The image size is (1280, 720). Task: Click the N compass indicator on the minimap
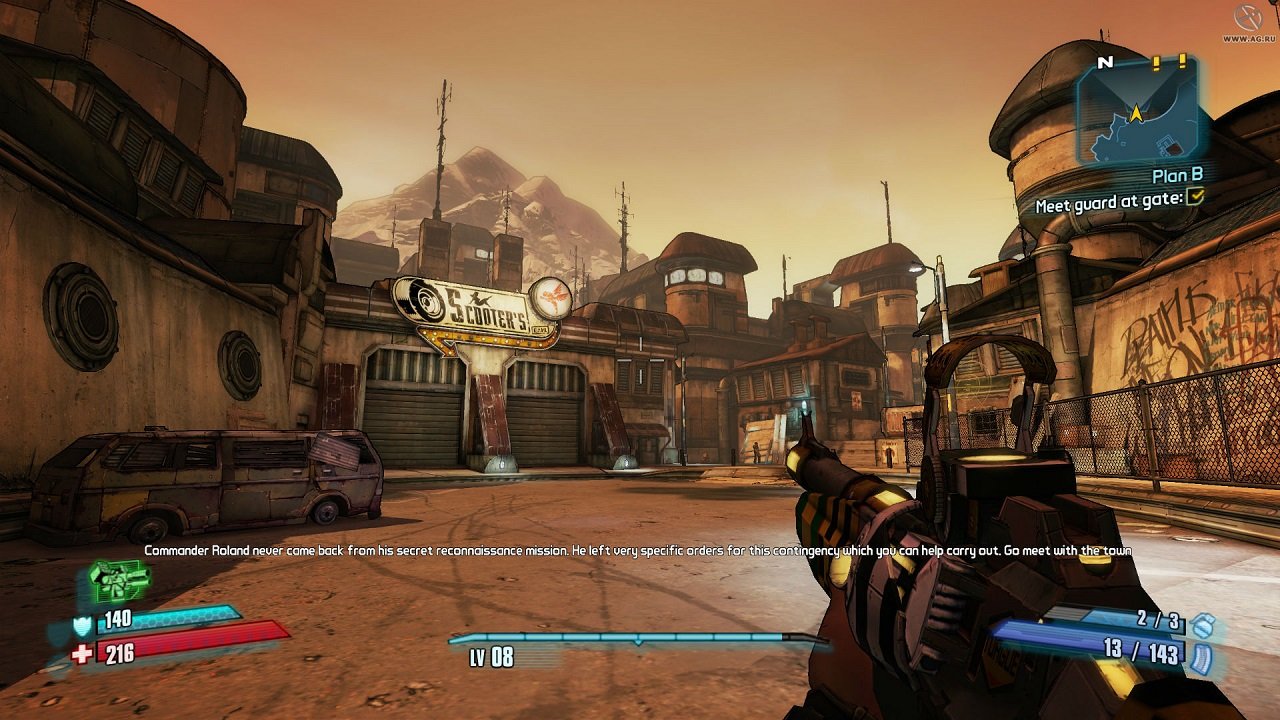click(x=1103, y=60)
